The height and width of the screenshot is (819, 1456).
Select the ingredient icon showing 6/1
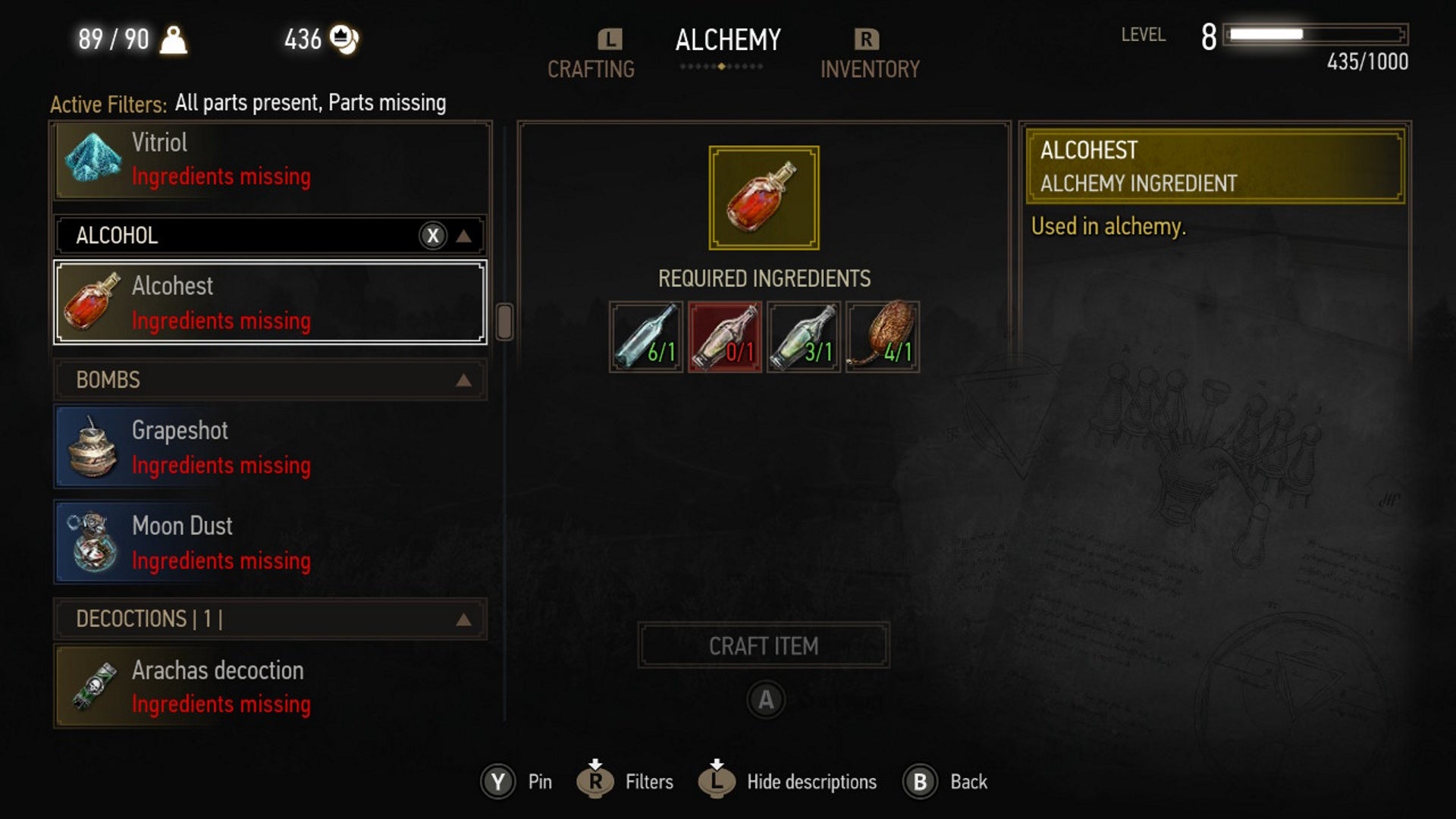click(x=646, y=336)
